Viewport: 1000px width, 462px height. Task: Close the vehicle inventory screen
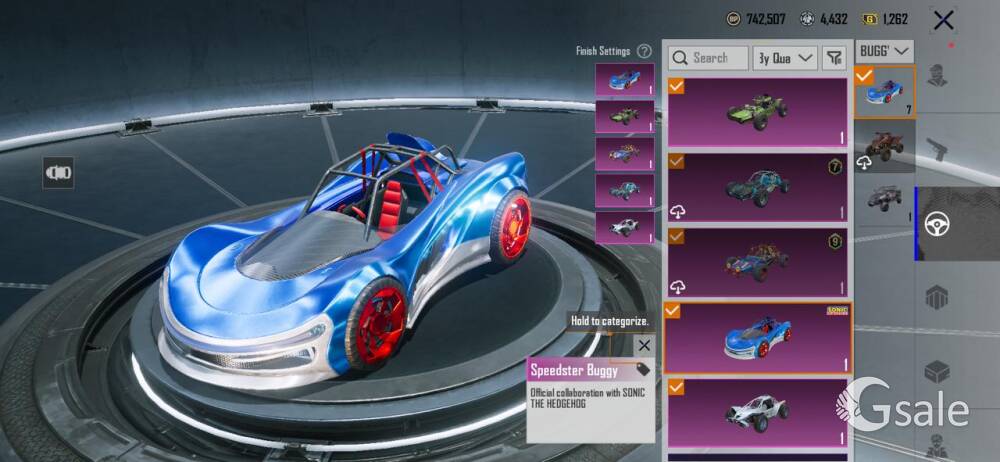click(942, 20)
